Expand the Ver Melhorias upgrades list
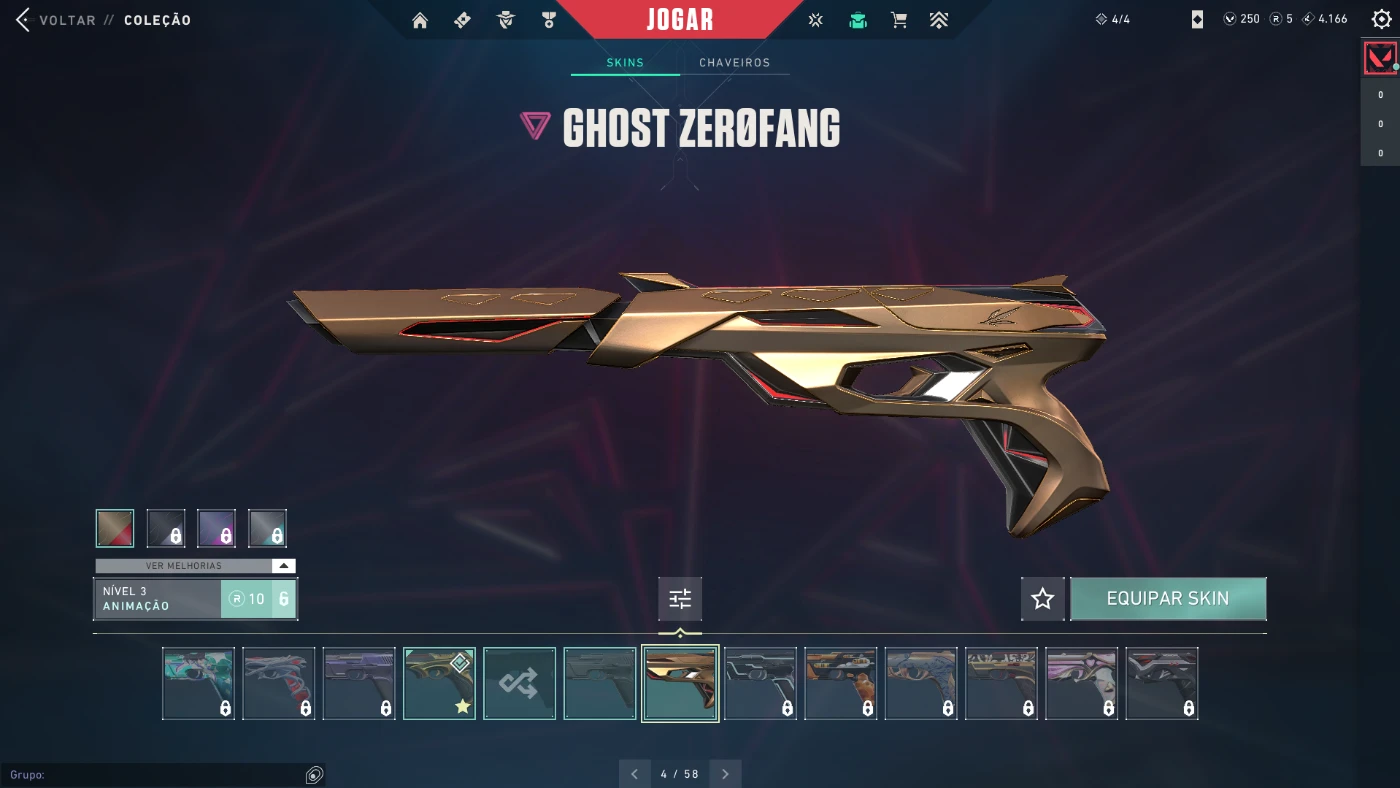 [195, 566]
